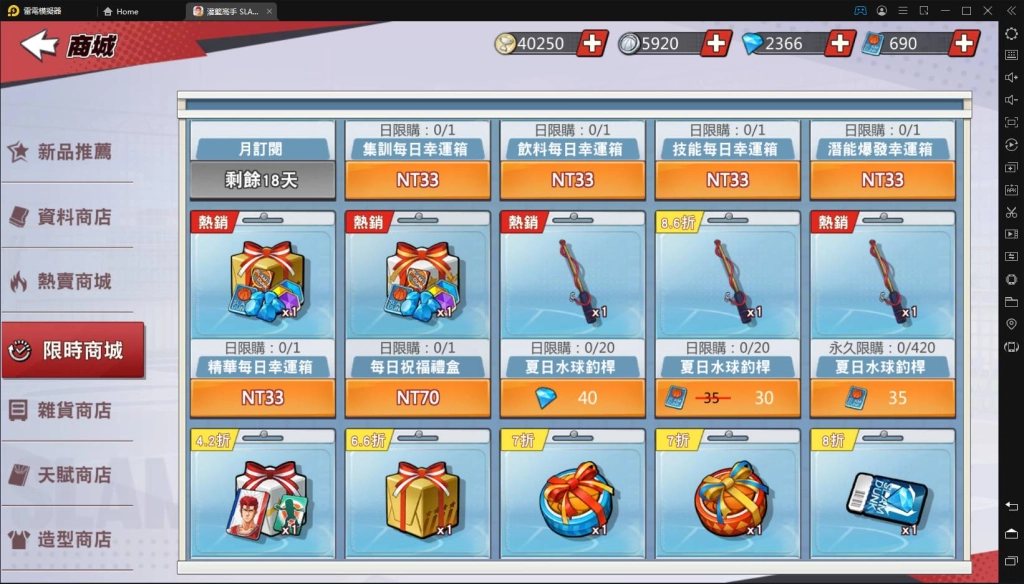Add blue diamonds with the plus button

click(x=840, y=43)
